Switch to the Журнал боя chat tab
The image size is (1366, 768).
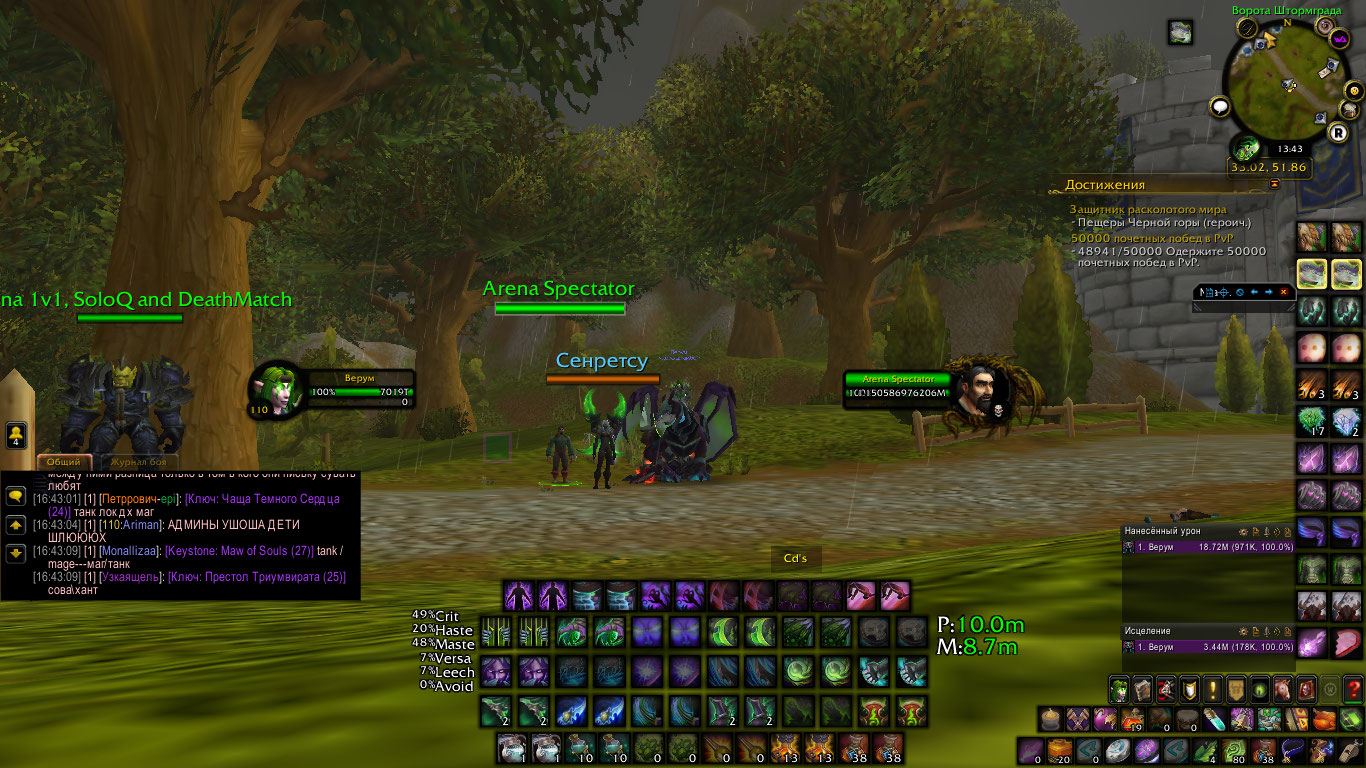pyautogui.click(x=137, y=462)
